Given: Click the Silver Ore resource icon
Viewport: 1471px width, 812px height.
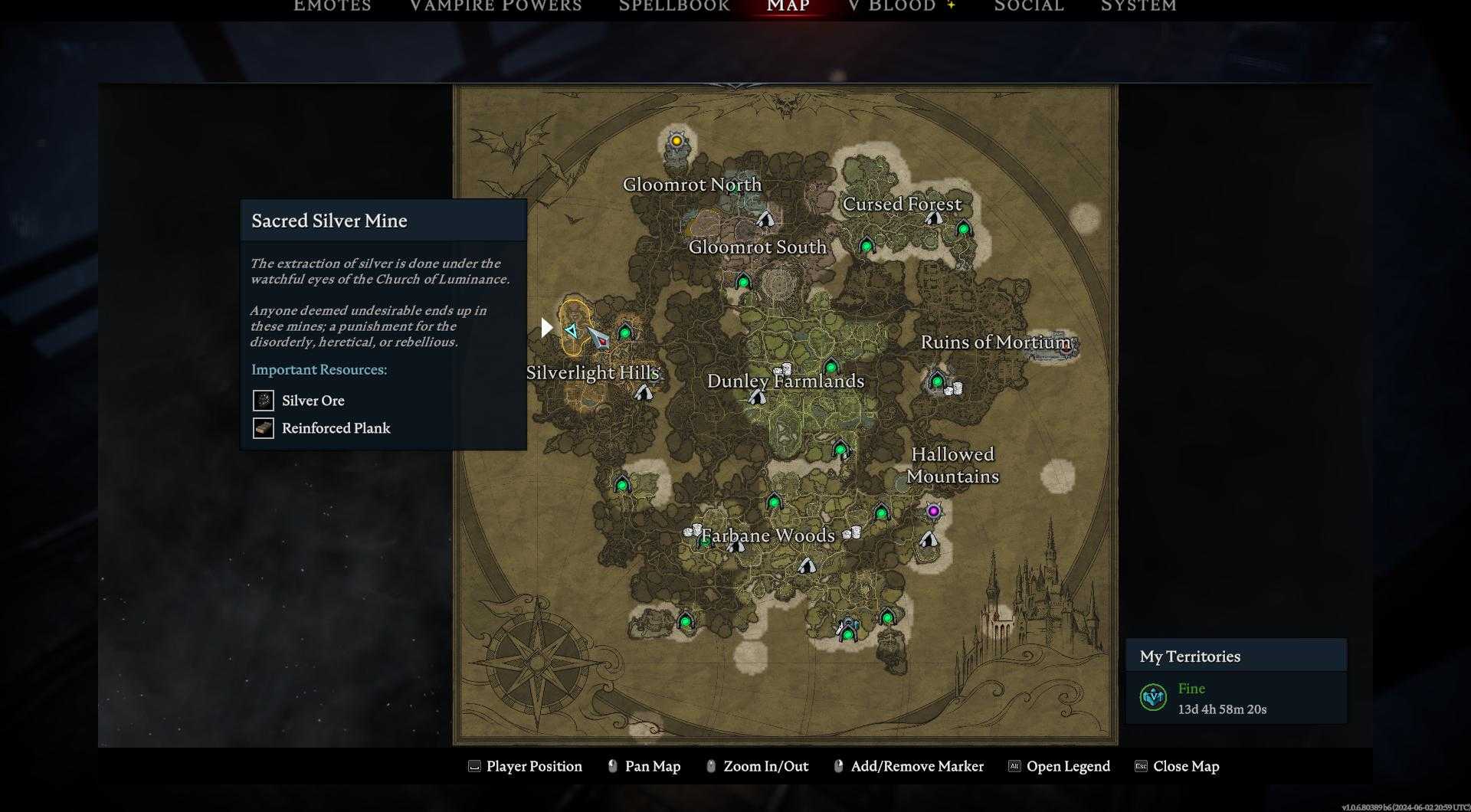Looking at the screenshot, I should [x=263, y=400].
